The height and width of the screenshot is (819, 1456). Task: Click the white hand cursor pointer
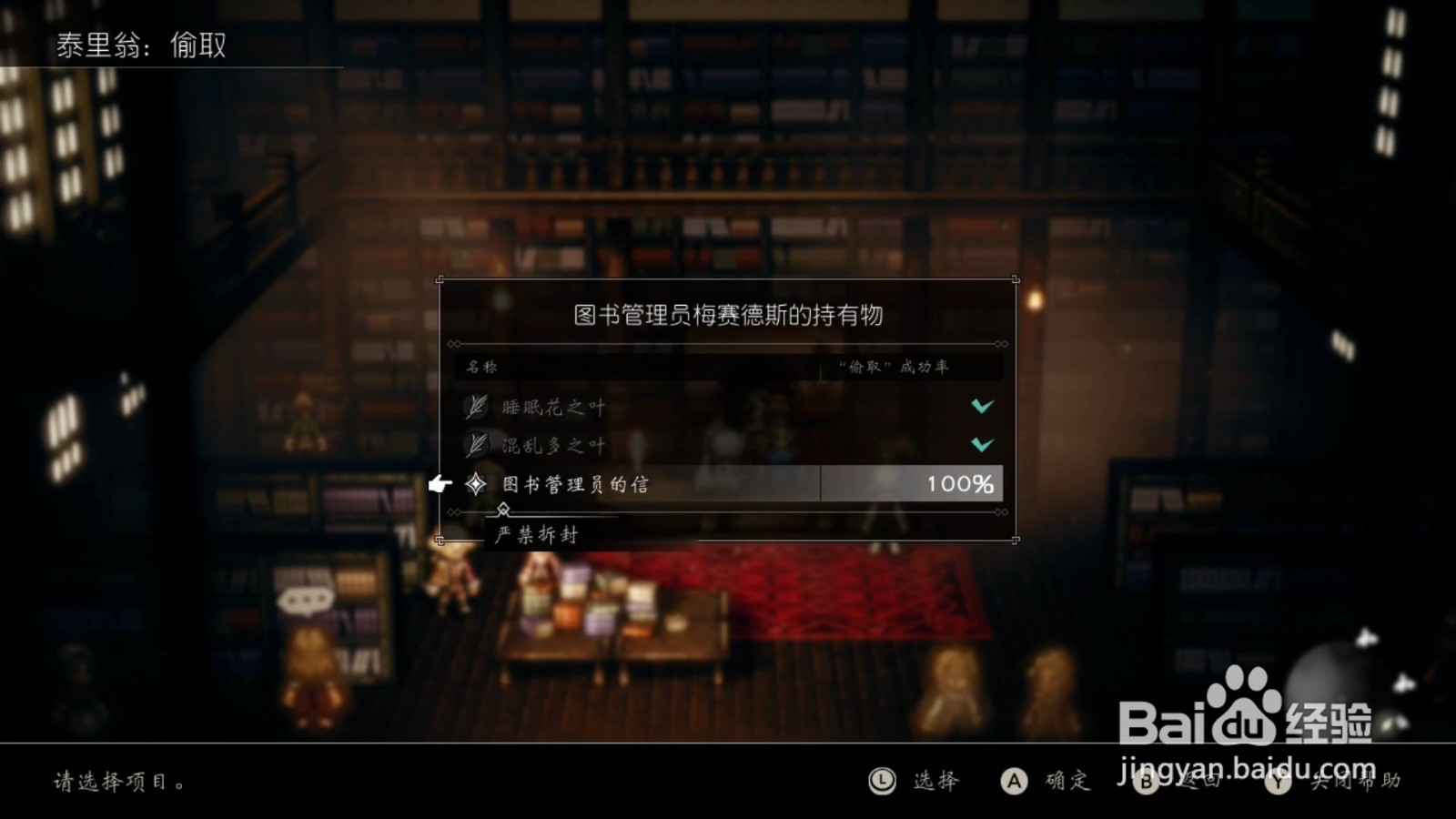[440, 483]
